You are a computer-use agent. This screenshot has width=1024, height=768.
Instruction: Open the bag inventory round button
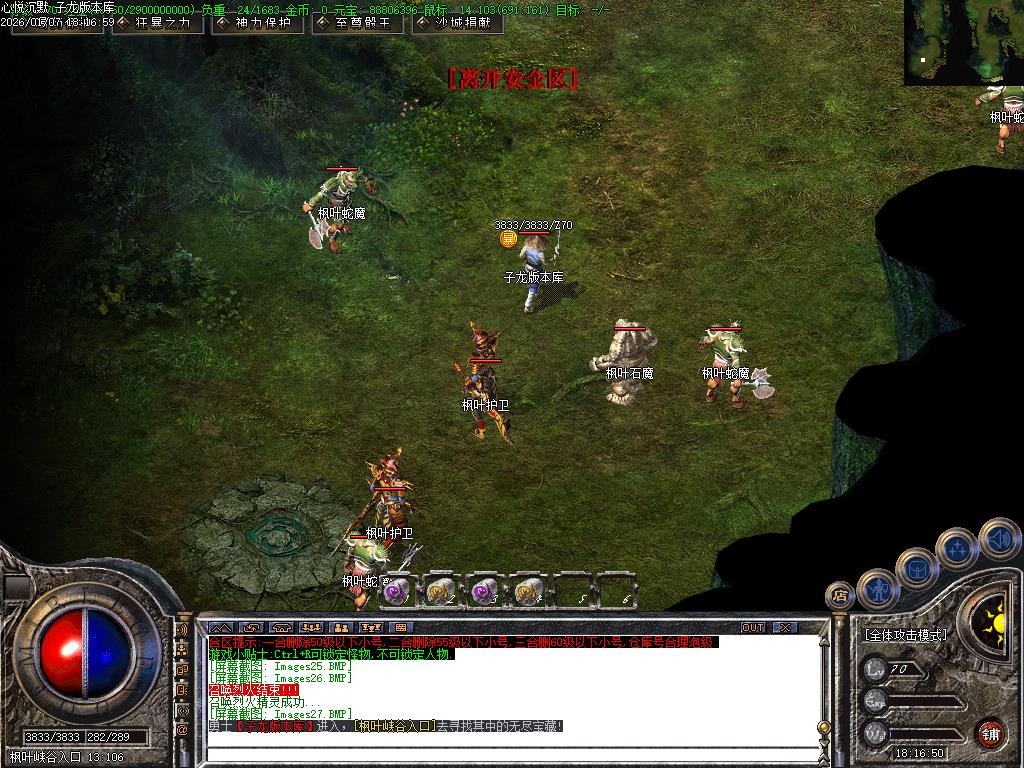(x=916, y=568)
